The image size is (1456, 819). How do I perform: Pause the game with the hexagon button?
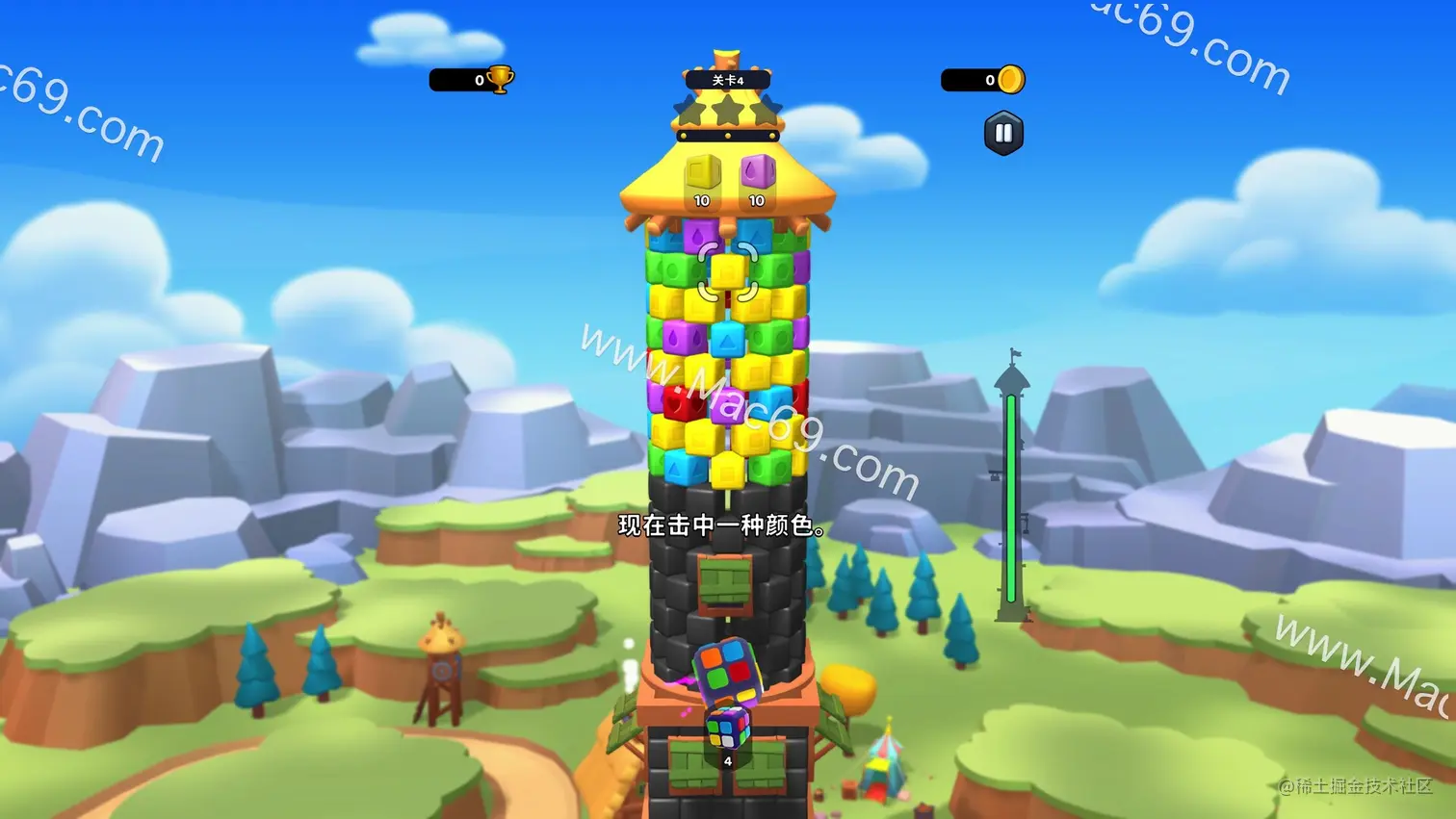pos(1003,134)
